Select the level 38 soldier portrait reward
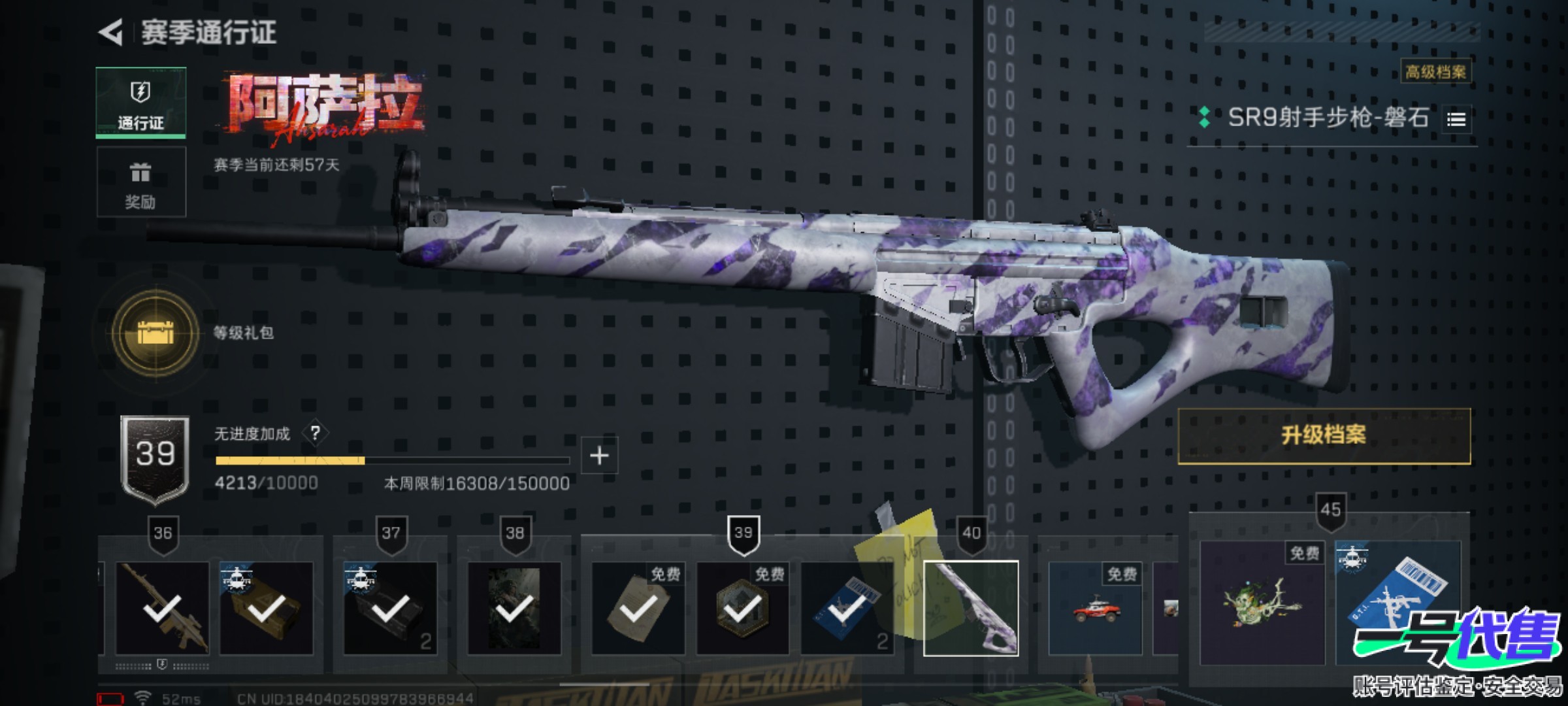The height and width of the screenshot is (706, 1568). click(x=514, y=609)
